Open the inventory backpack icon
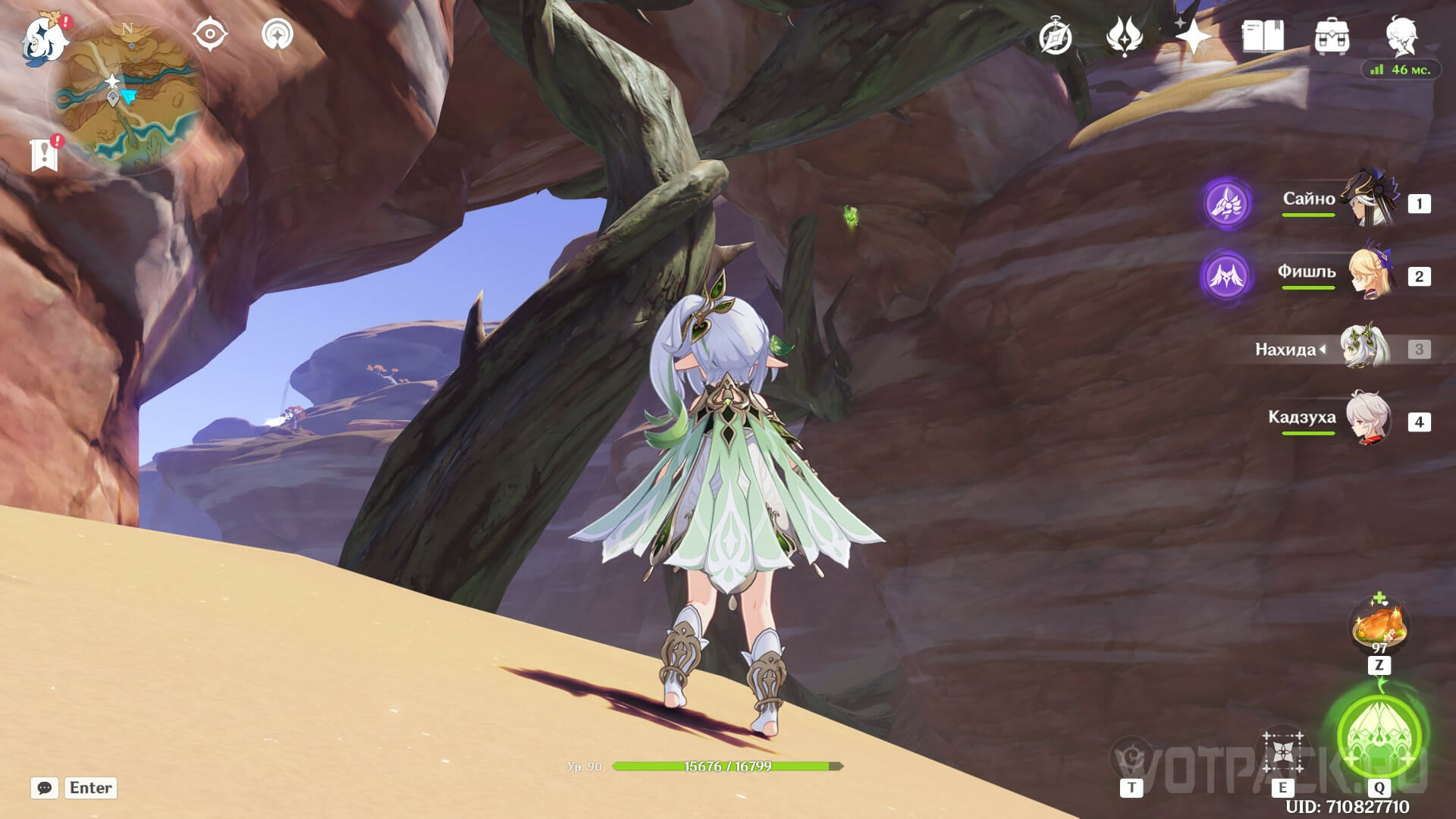 tap(1331, 36)
